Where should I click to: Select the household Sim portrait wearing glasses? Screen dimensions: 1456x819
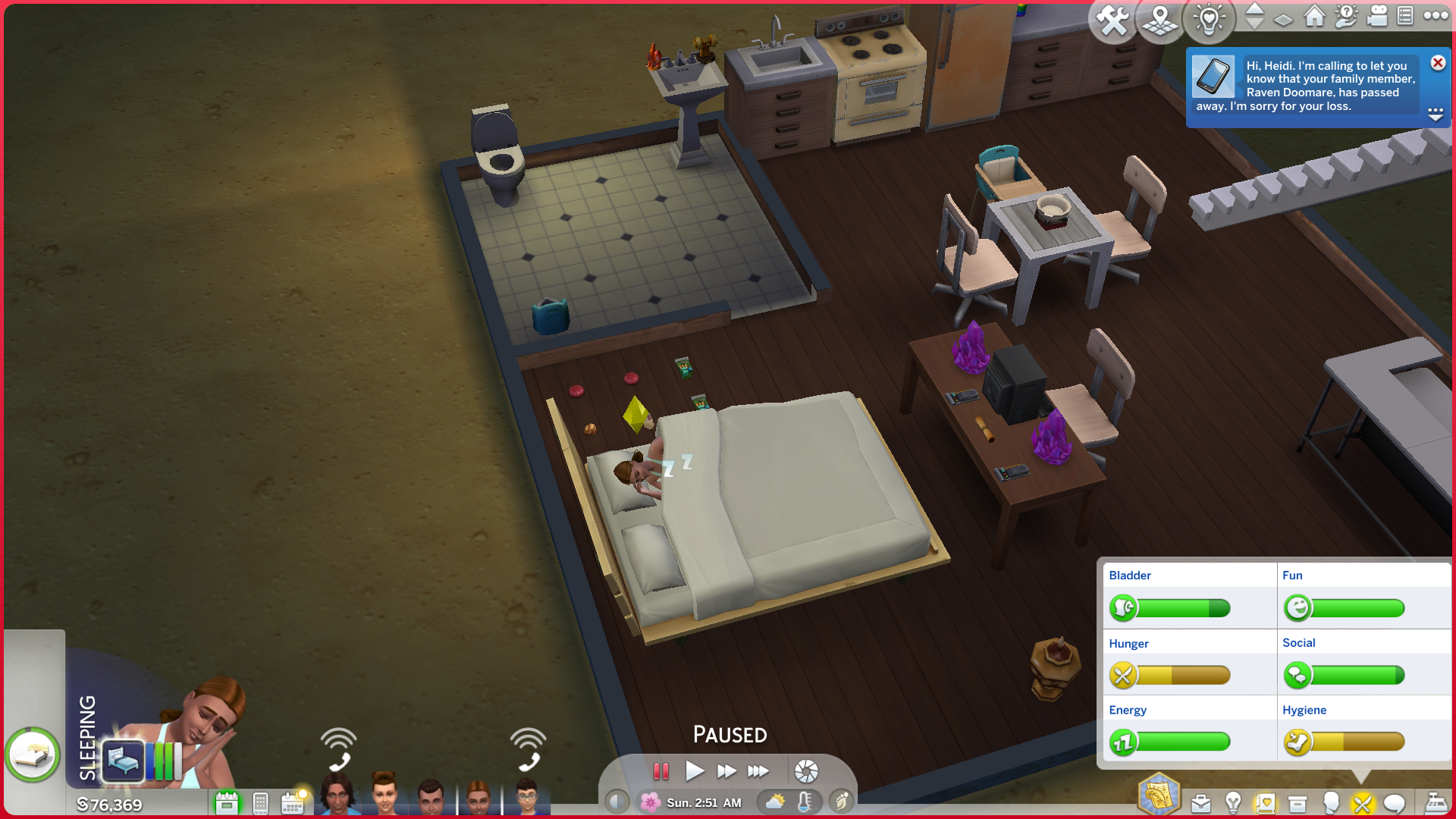click(526, 798)
